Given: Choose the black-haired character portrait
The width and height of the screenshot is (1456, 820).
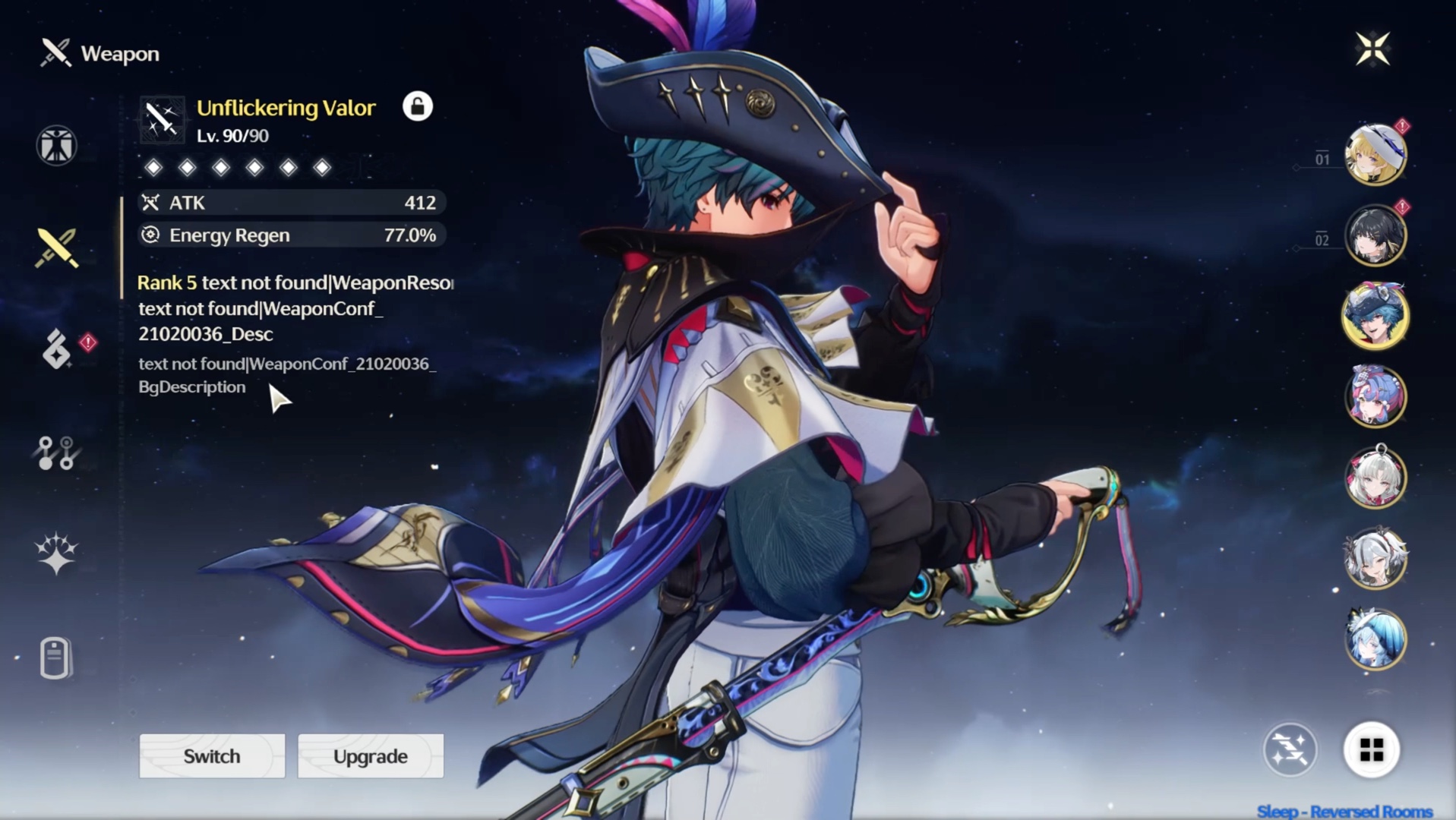Looking at the screenshot, I should click(x=1375, y=235).
